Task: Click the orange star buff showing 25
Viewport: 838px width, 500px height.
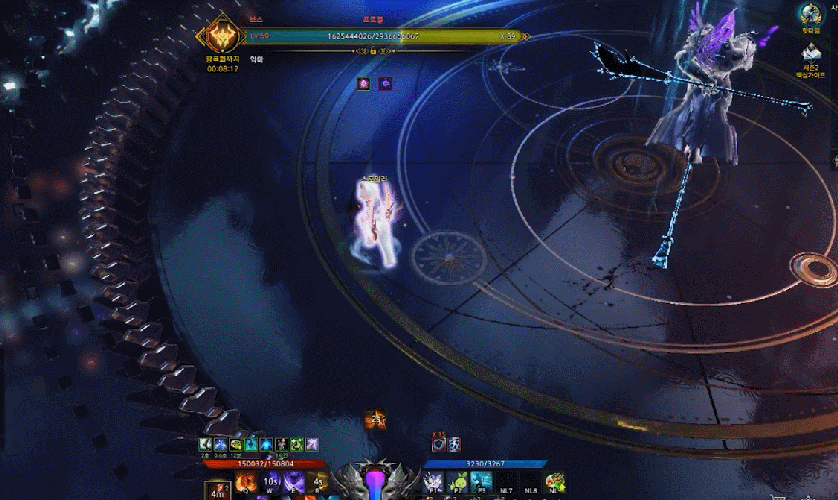Action: (376, 421)
